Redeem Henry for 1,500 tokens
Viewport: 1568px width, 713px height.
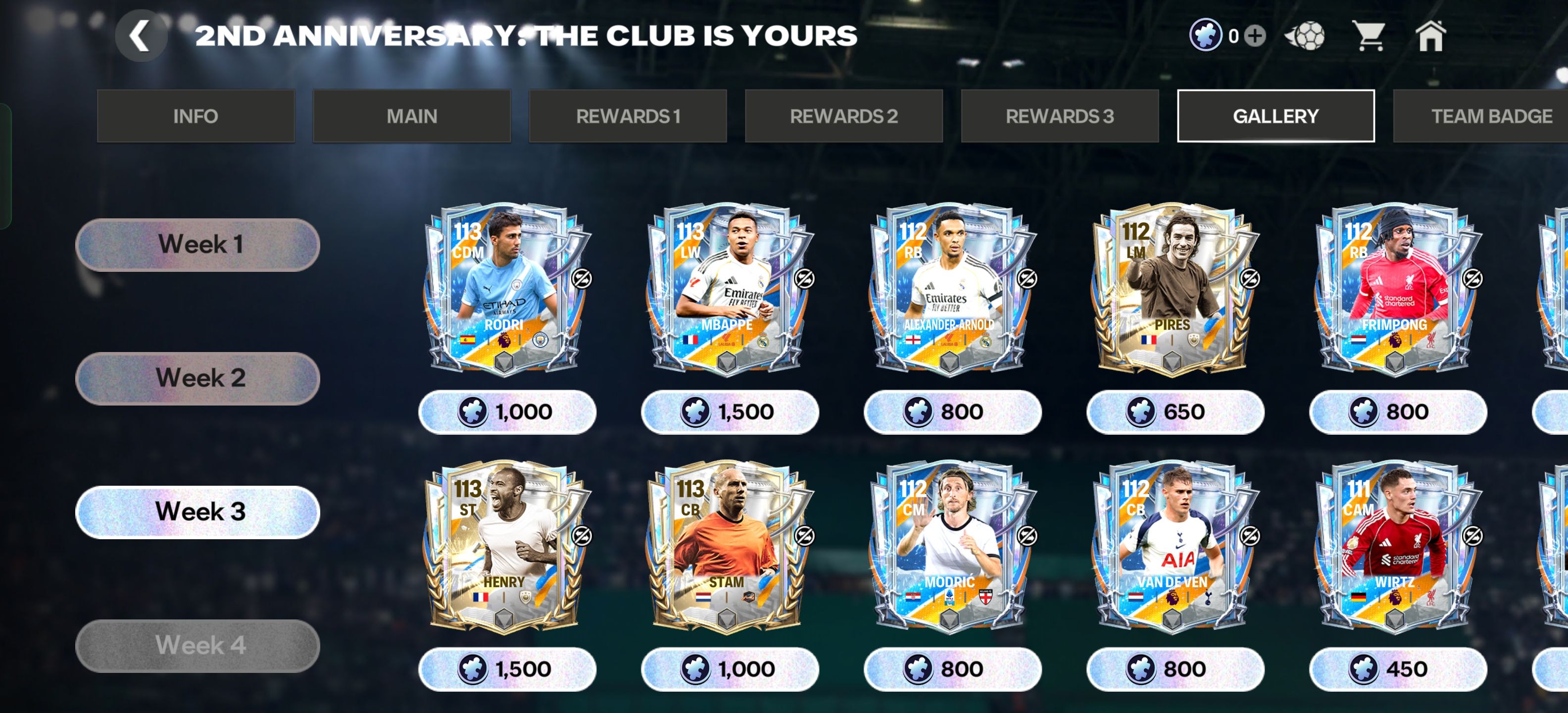[506, 669]
